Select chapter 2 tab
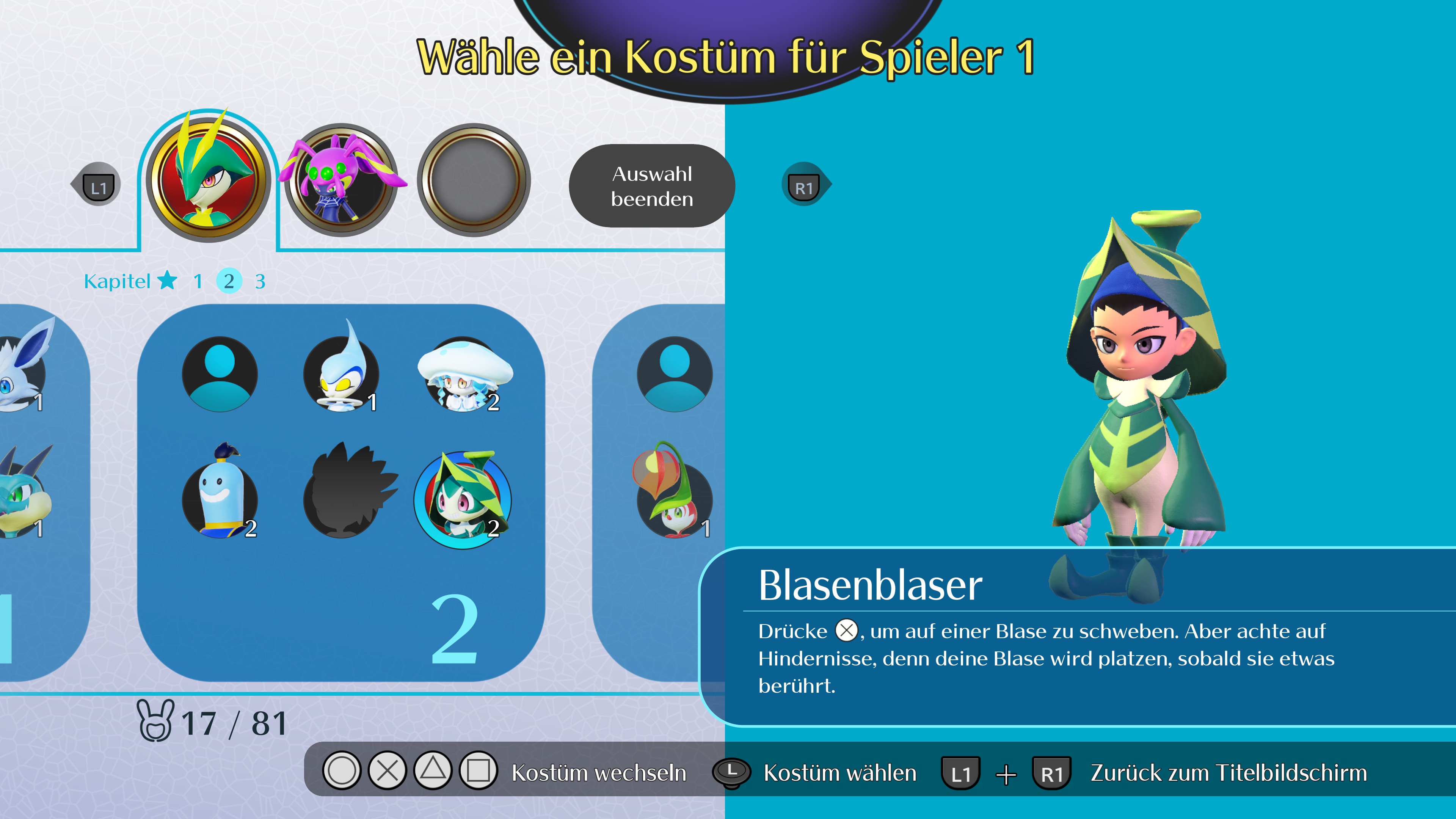 point(229,281)
